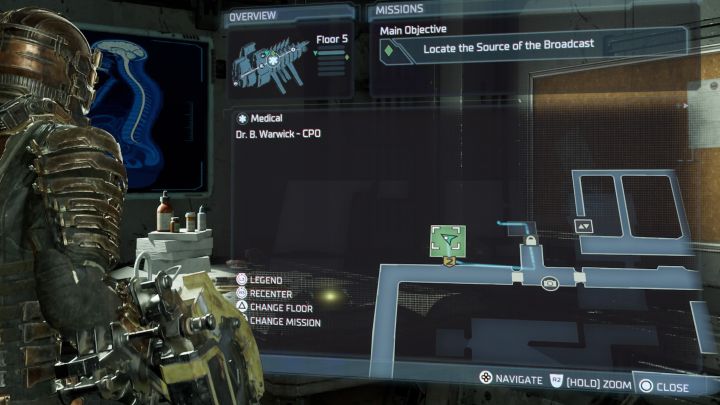Select the padlock locked door marker

[x=529, y=241]
